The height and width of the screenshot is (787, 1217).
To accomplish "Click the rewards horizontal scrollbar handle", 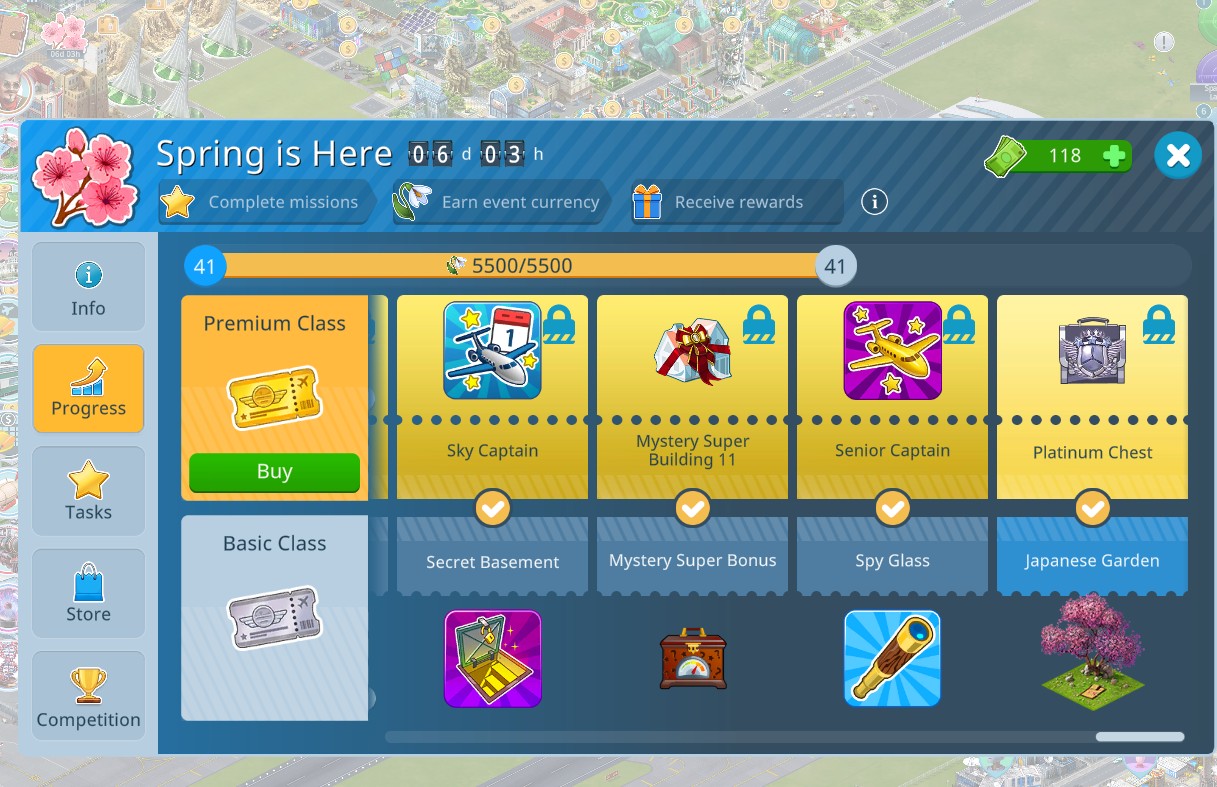I will click(x=1139, y=737).
